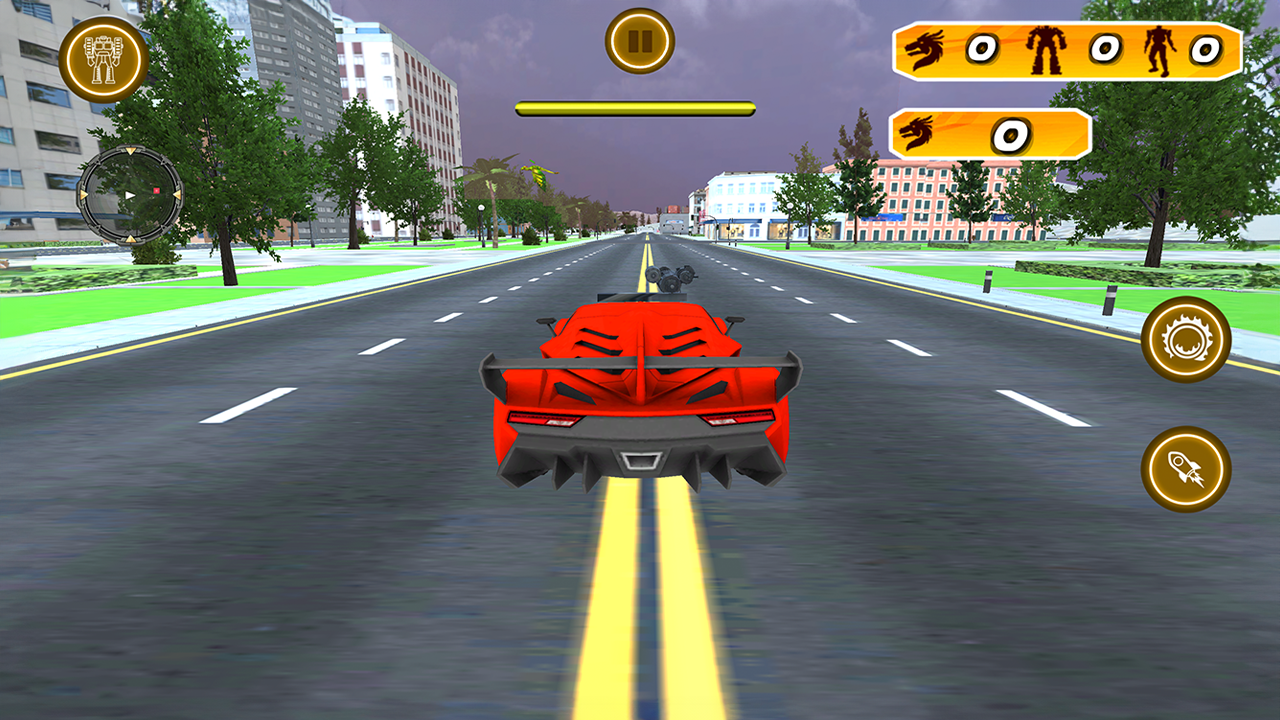Tap the last zero counter on the top bar
The height and width of the screenshot is (720, 1280).
[x=1204, y=48]
